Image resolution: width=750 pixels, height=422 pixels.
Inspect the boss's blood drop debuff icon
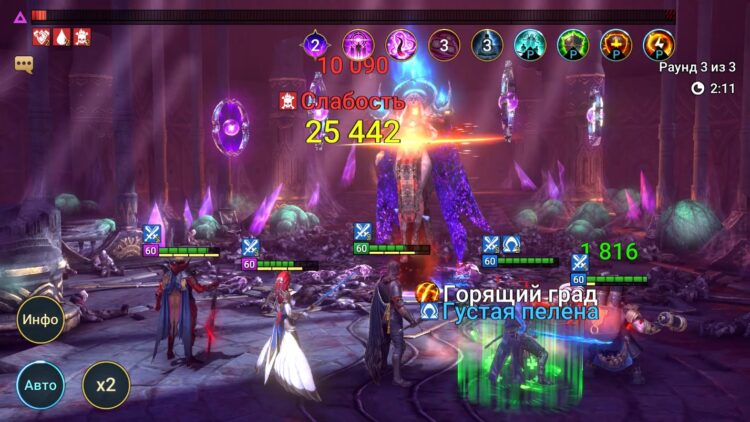tap(62, 37)
